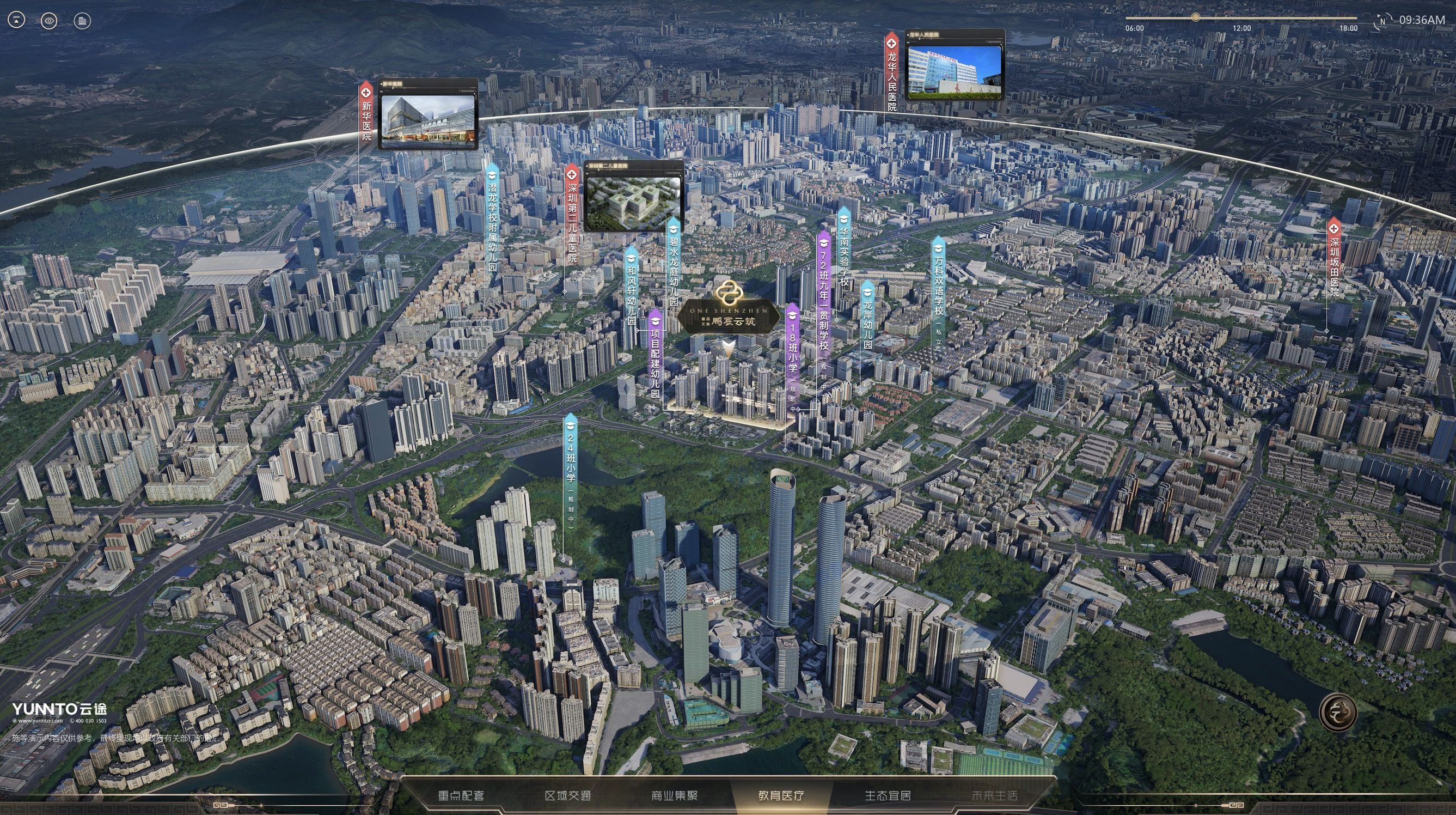Click the 教育医疗 tab
This screenshot has height=815, width=1456.
[781, 796]
